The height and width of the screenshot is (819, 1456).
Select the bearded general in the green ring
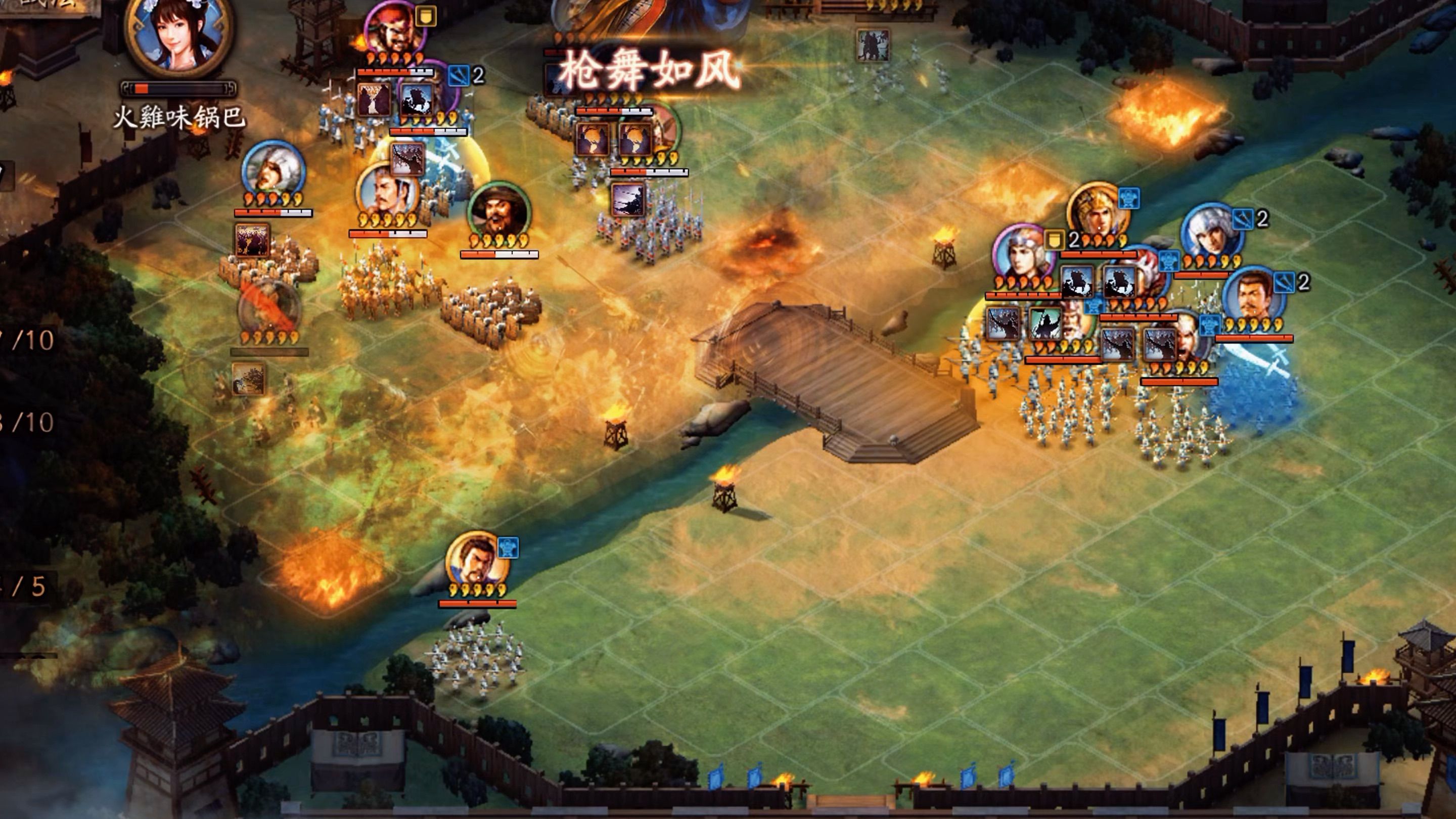[498, 211]
